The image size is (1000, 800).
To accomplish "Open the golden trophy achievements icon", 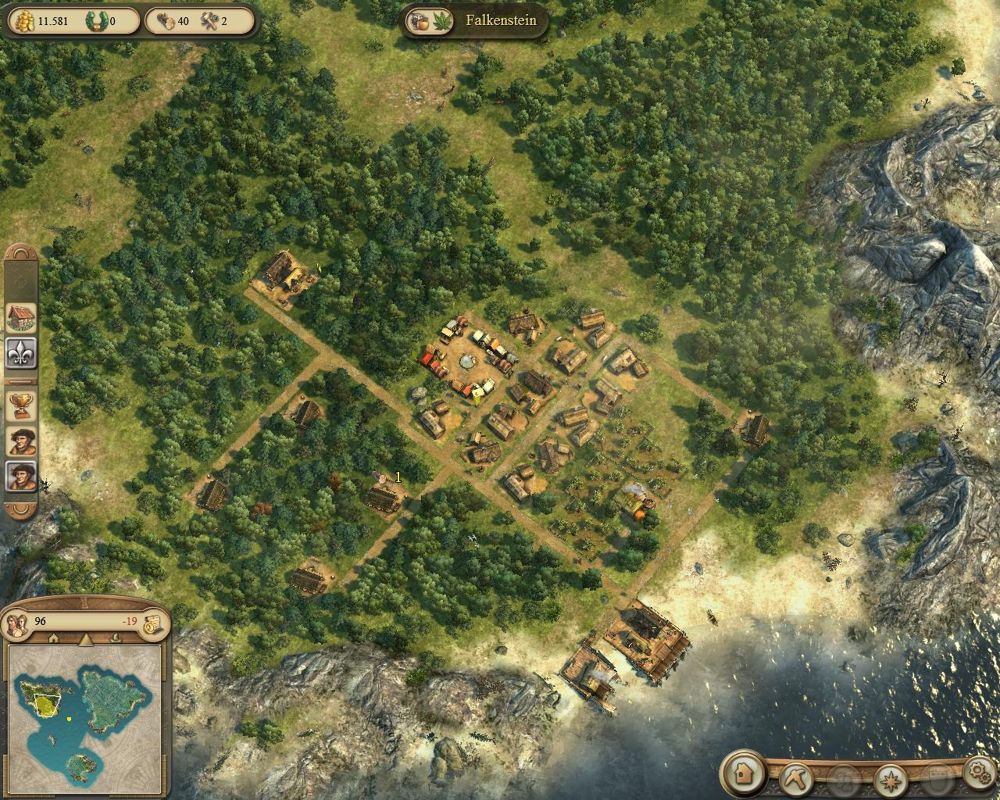I will pyautogui.click(x=21, y=405).
